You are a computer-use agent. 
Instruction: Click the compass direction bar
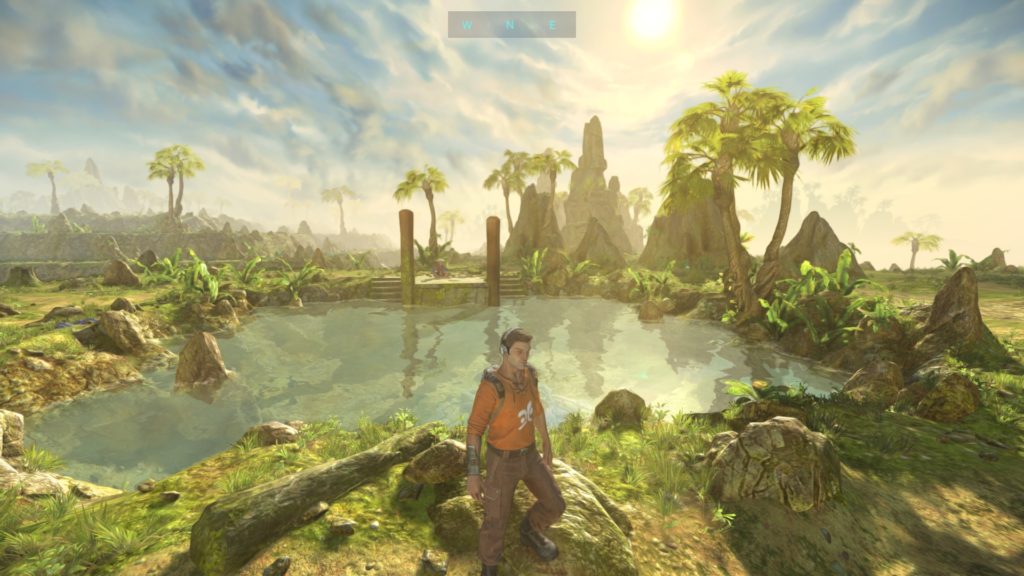tap(511, 24)
